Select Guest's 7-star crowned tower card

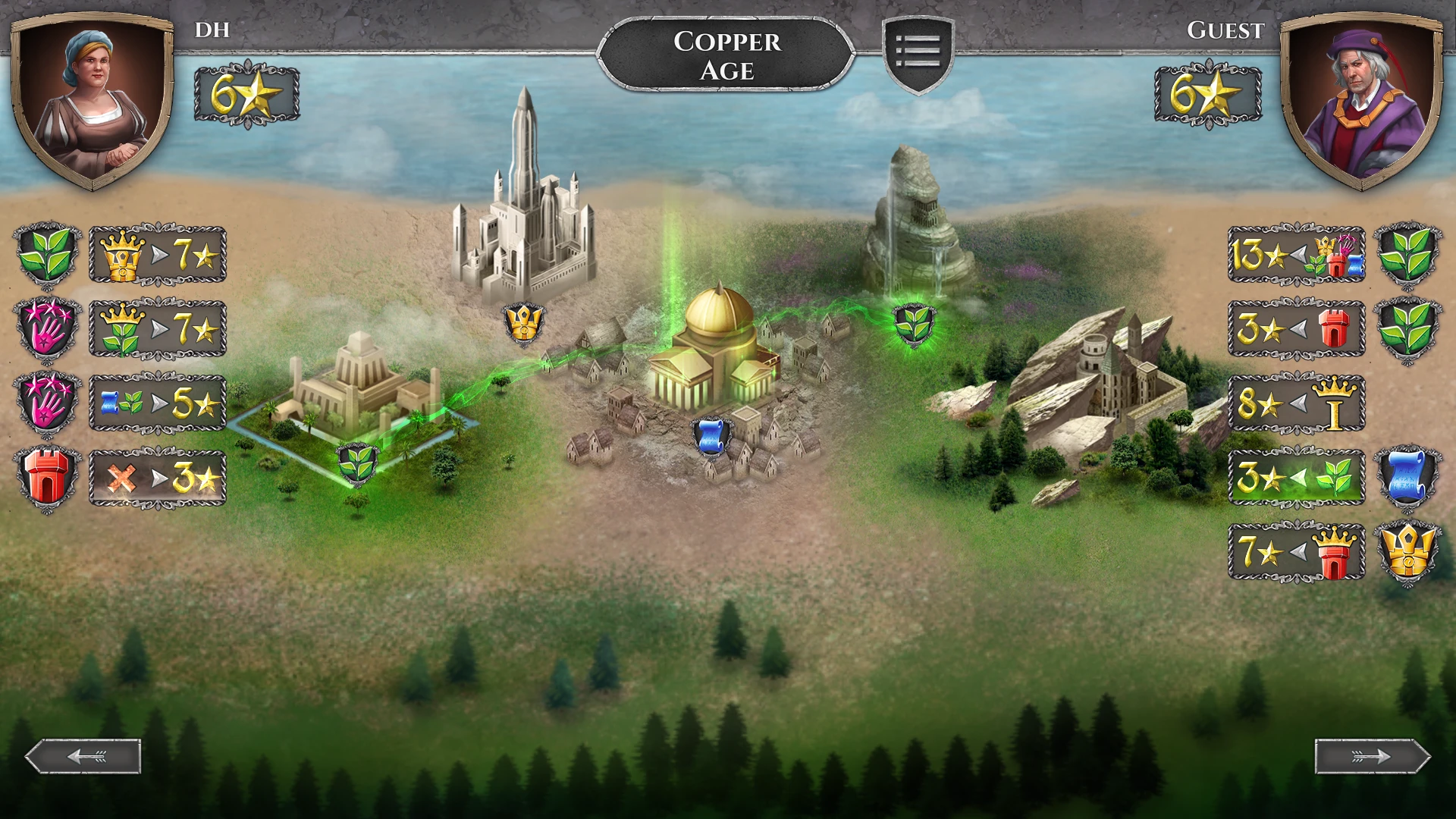click(x=1296, y=552)
